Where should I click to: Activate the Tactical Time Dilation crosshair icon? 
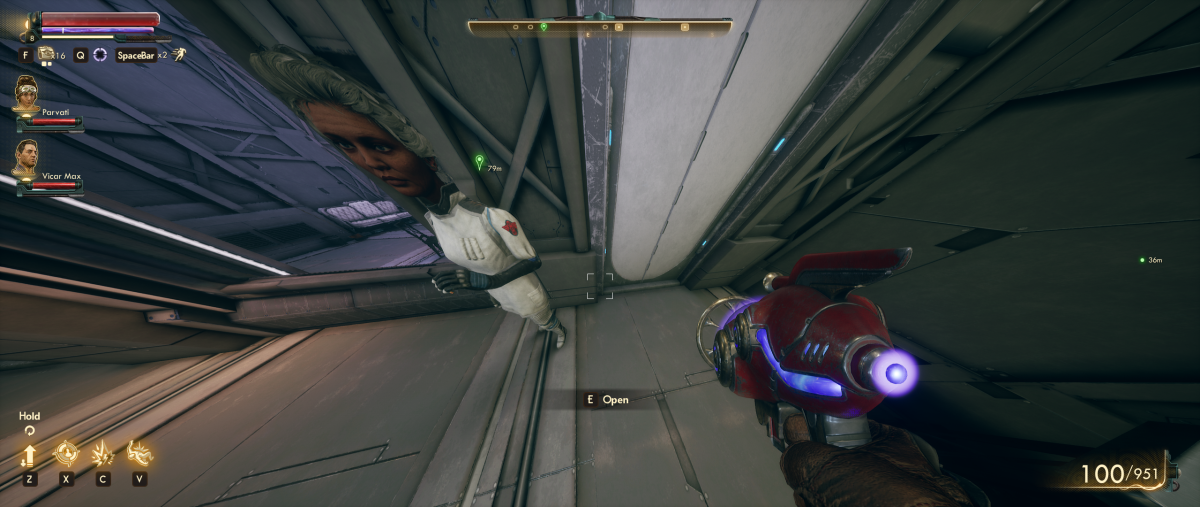[100, 55]
